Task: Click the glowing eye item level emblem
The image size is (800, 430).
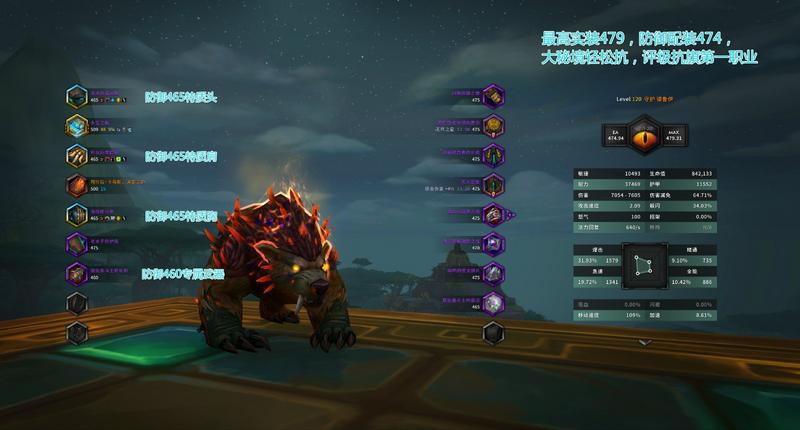Action: click(x=645, y=134)
